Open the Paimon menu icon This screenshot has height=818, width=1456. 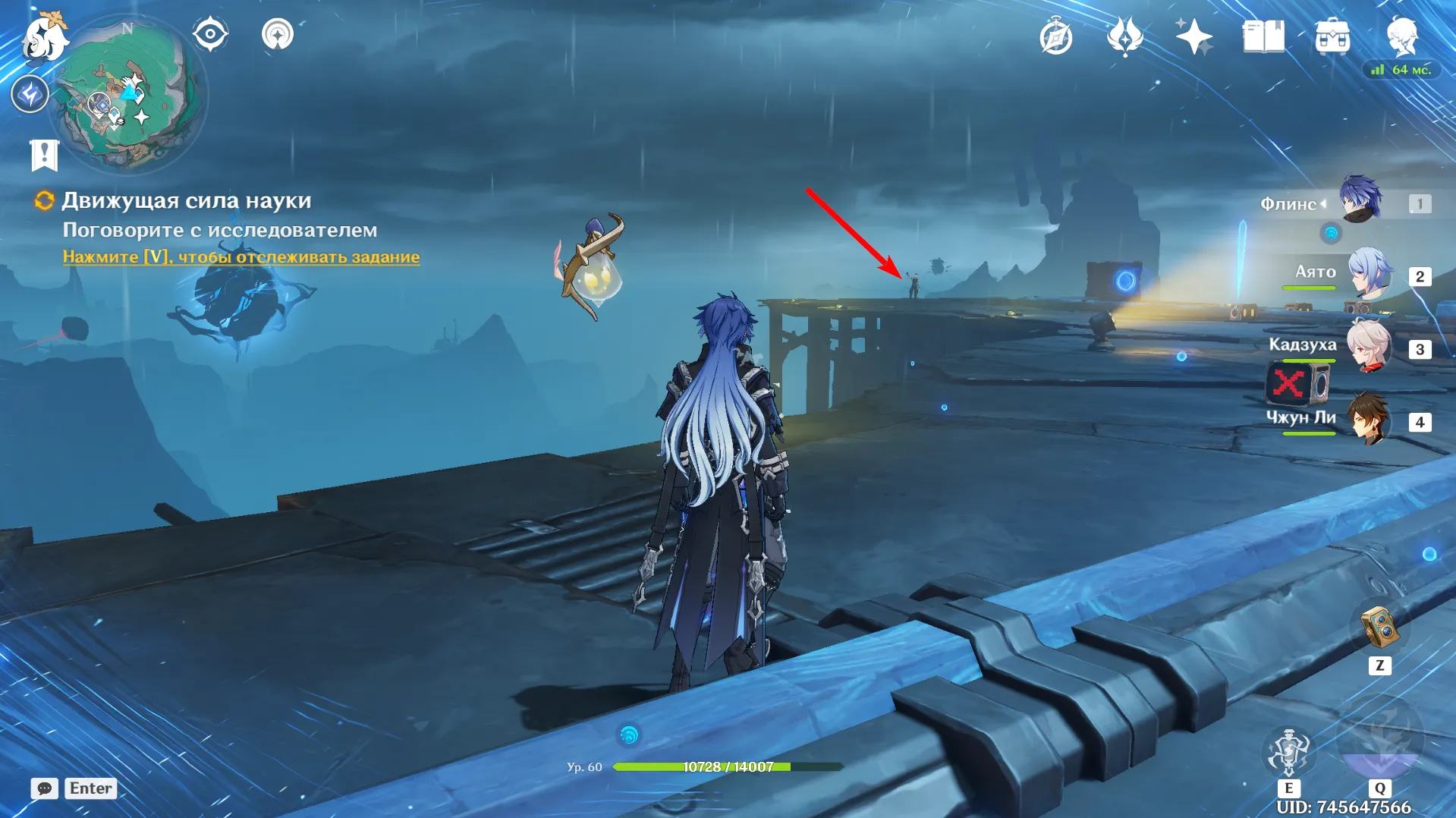(44, 36)
